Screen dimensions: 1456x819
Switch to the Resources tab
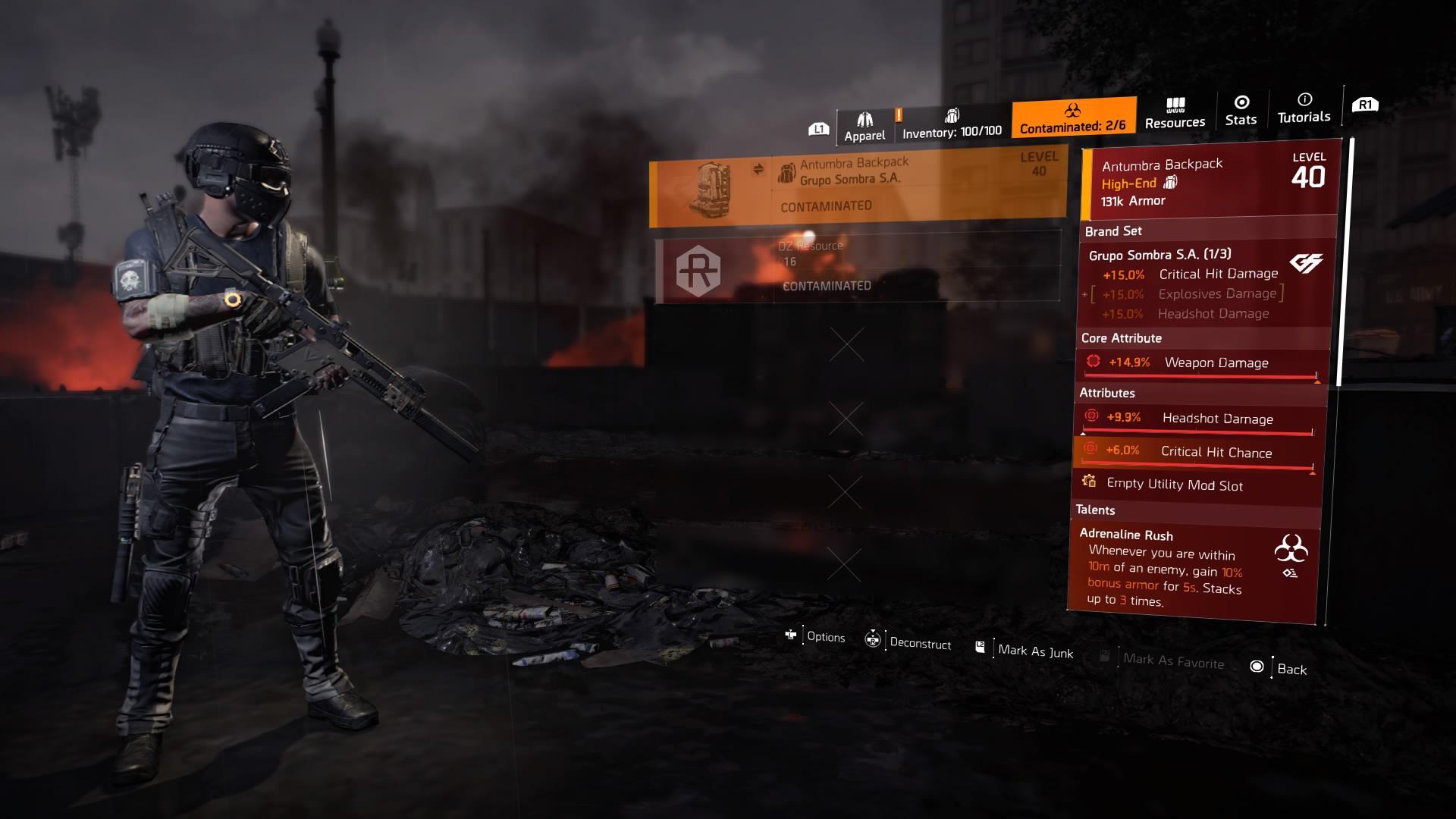(1175, 113)
